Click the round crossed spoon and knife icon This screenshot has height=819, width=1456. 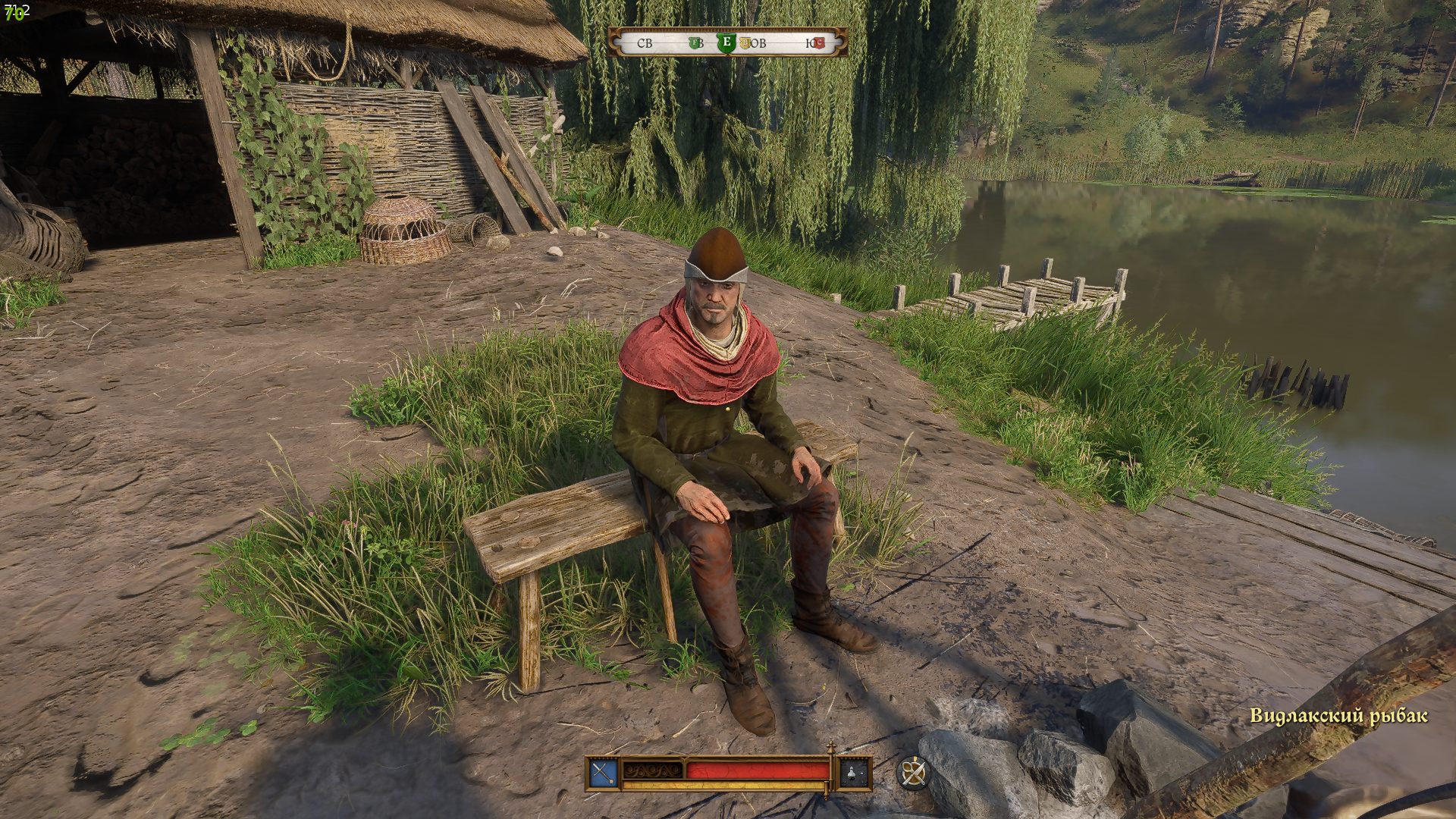pos(913,773)
